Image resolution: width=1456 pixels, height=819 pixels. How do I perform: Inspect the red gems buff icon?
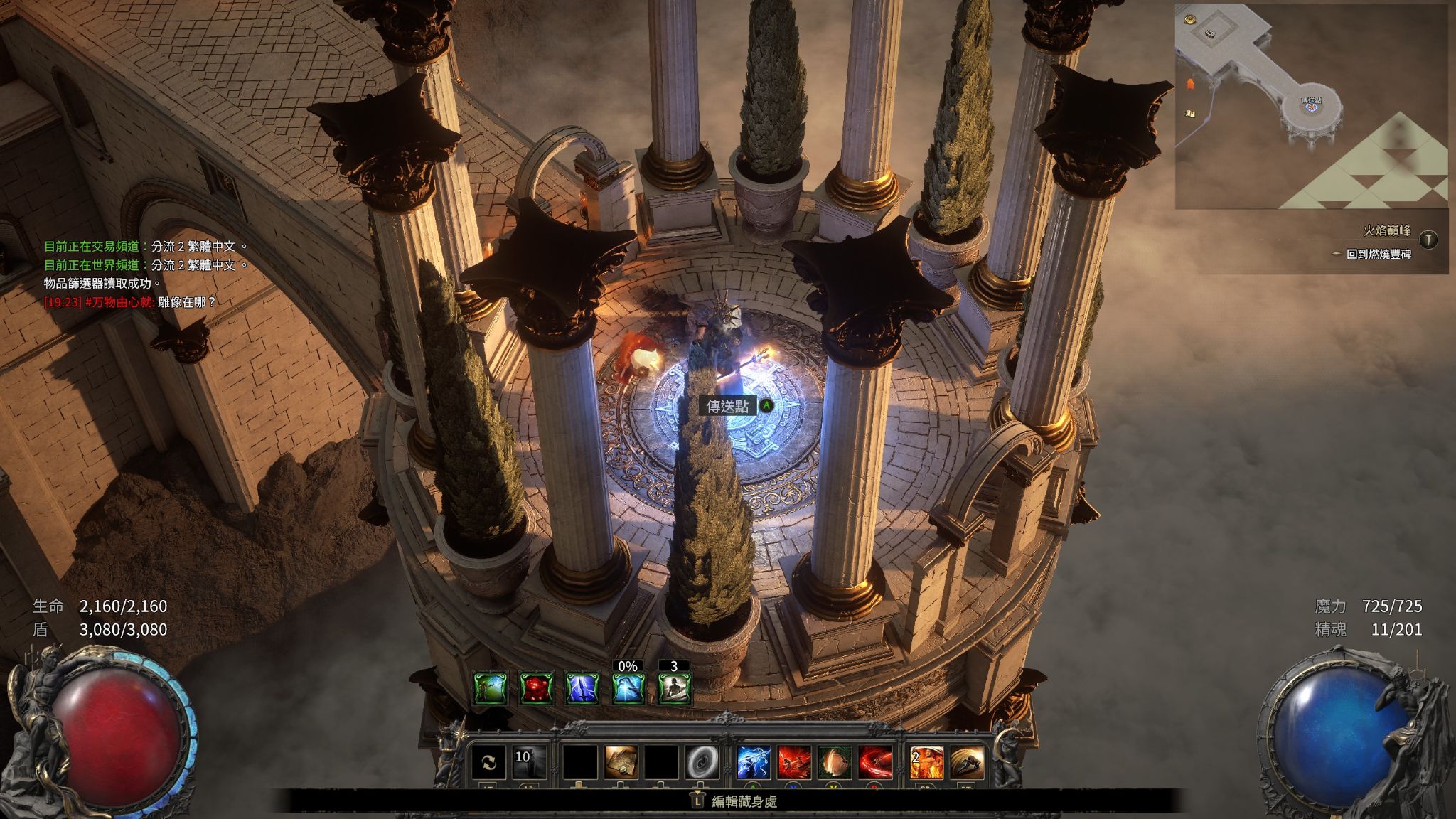tap(537, 688)
